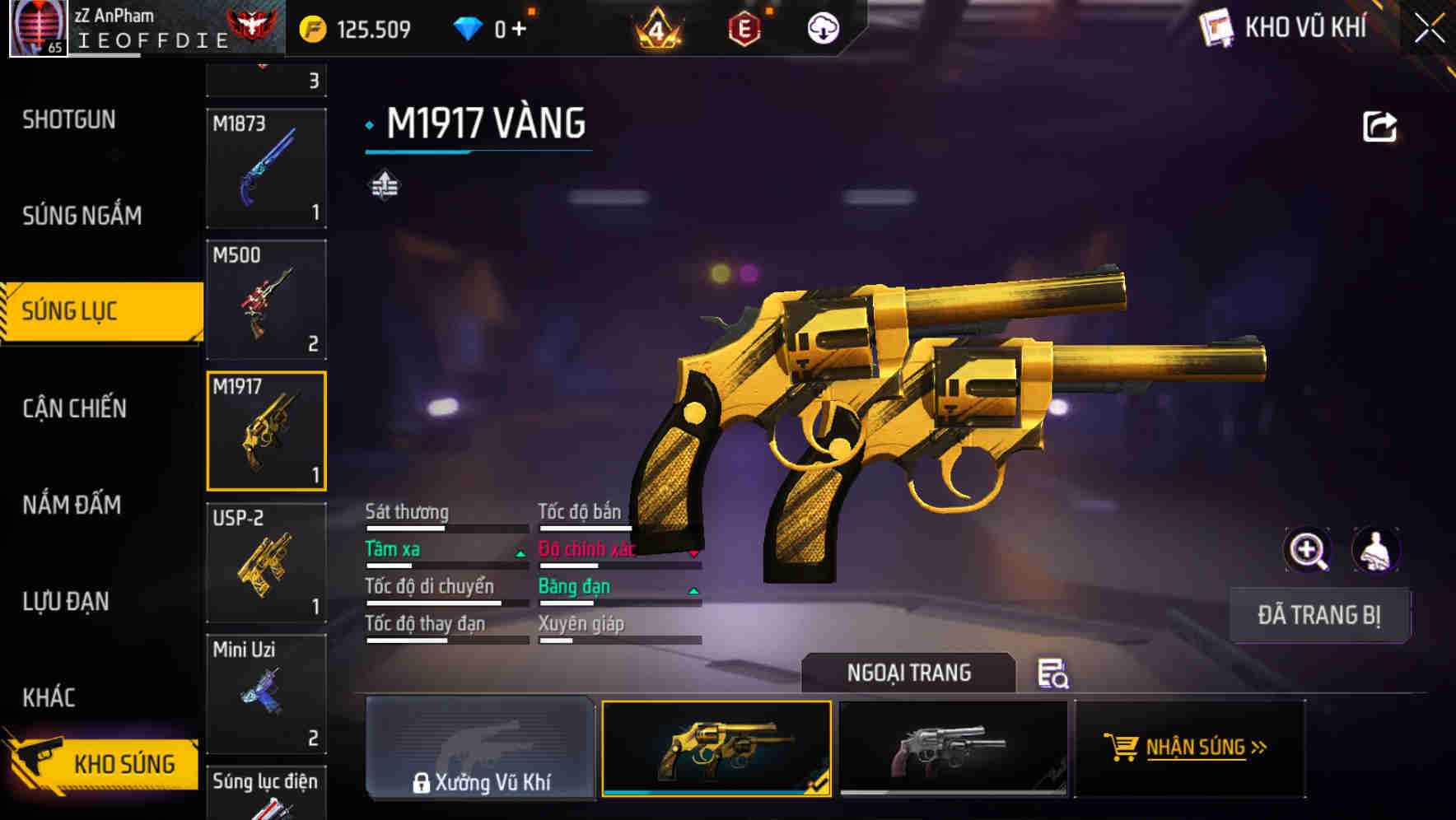Click the magnifier zoom icon near the weapon

(1309, 550)
